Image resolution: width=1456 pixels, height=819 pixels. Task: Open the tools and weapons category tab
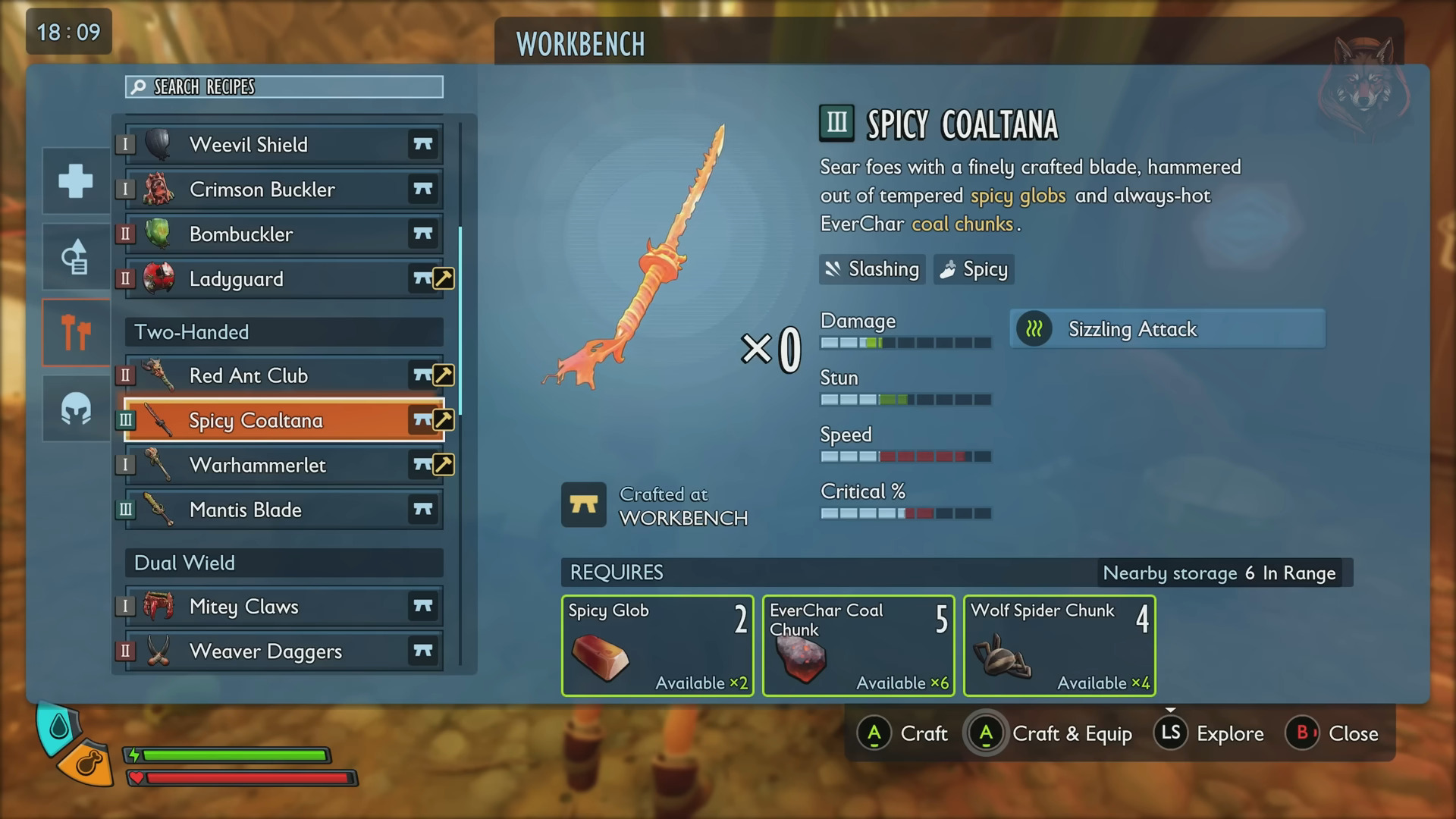click(x=76, y=333)
